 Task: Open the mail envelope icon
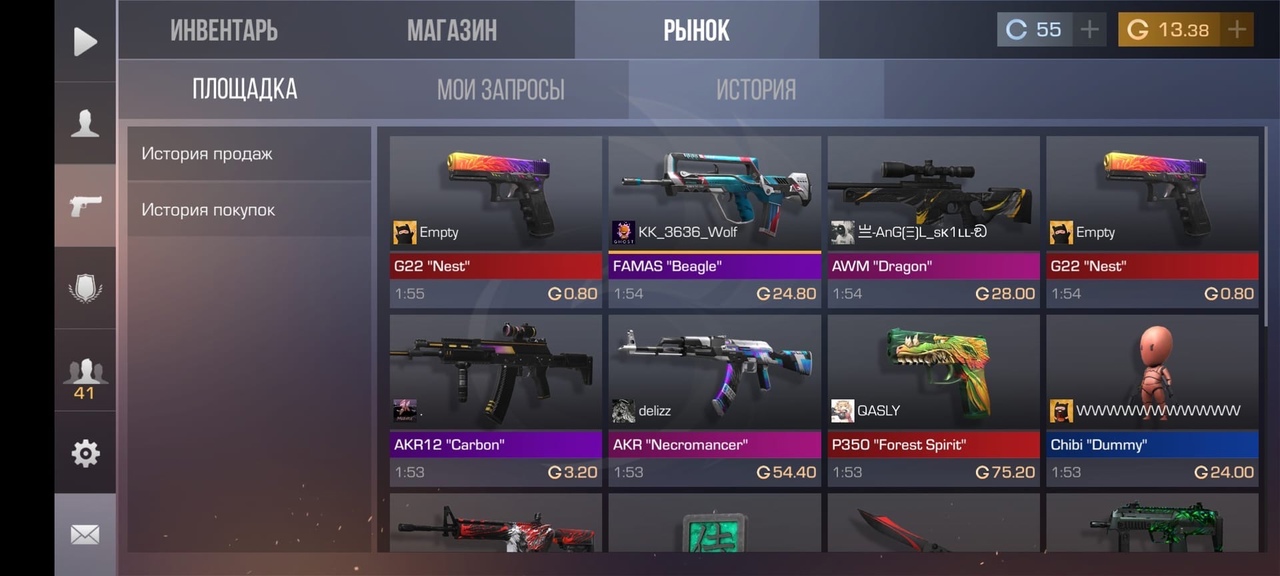coord(85,535)
